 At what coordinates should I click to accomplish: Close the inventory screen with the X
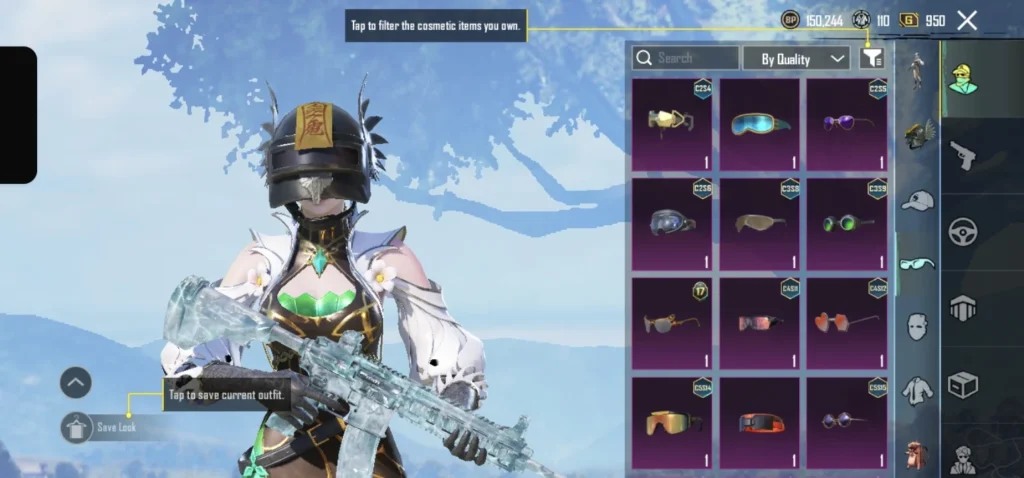pos(967,20)
